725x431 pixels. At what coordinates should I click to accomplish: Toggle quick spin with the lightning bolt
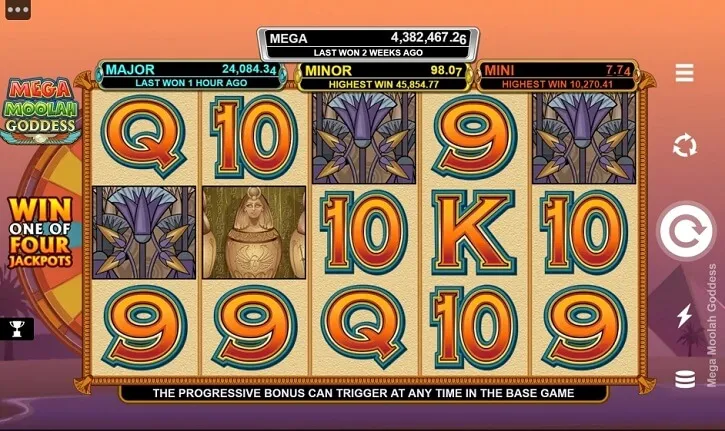tap(685, 317)
